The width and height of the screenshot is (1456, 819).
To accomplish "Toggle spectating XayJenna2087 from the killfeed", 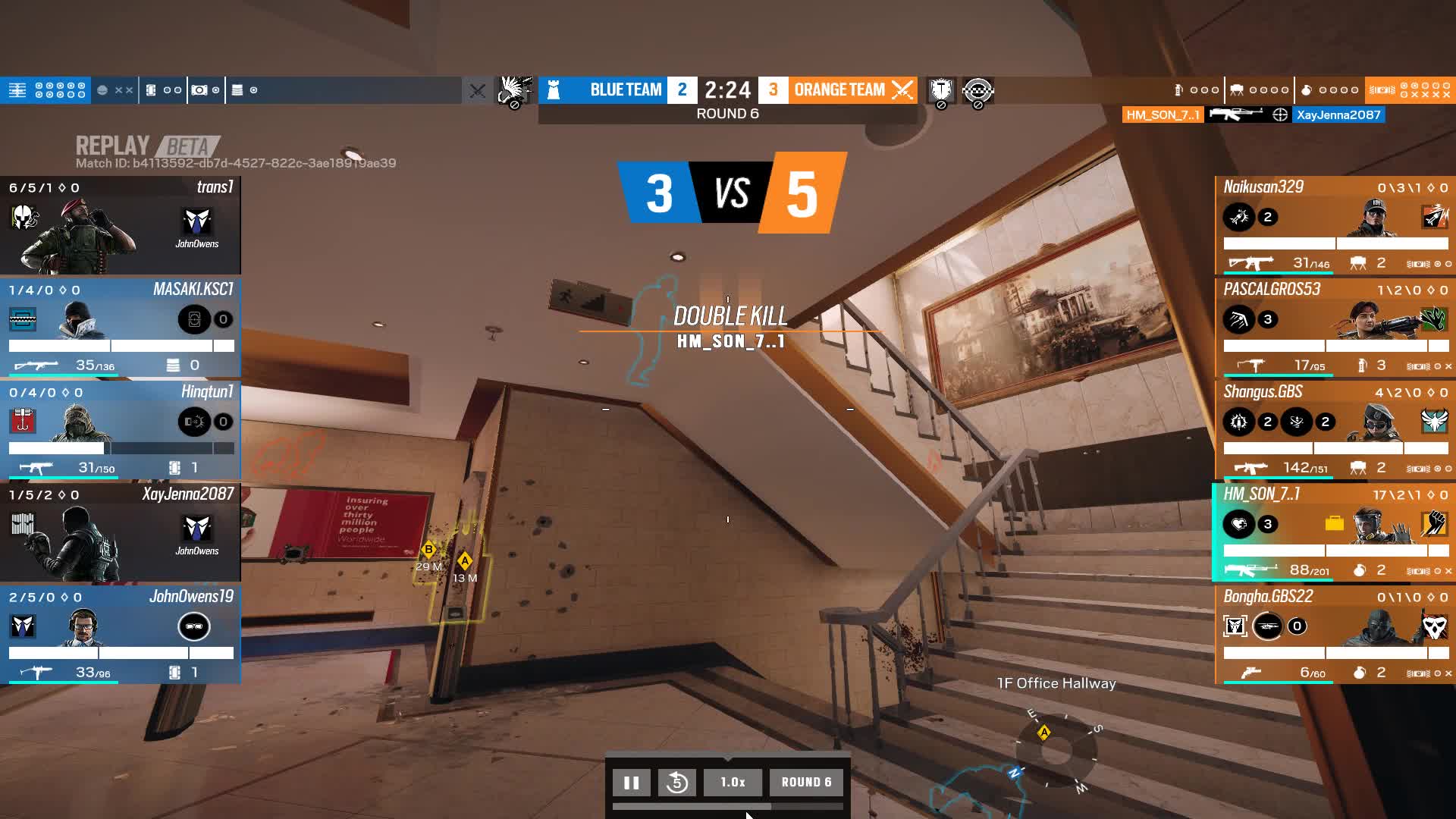I will 1339,115.
